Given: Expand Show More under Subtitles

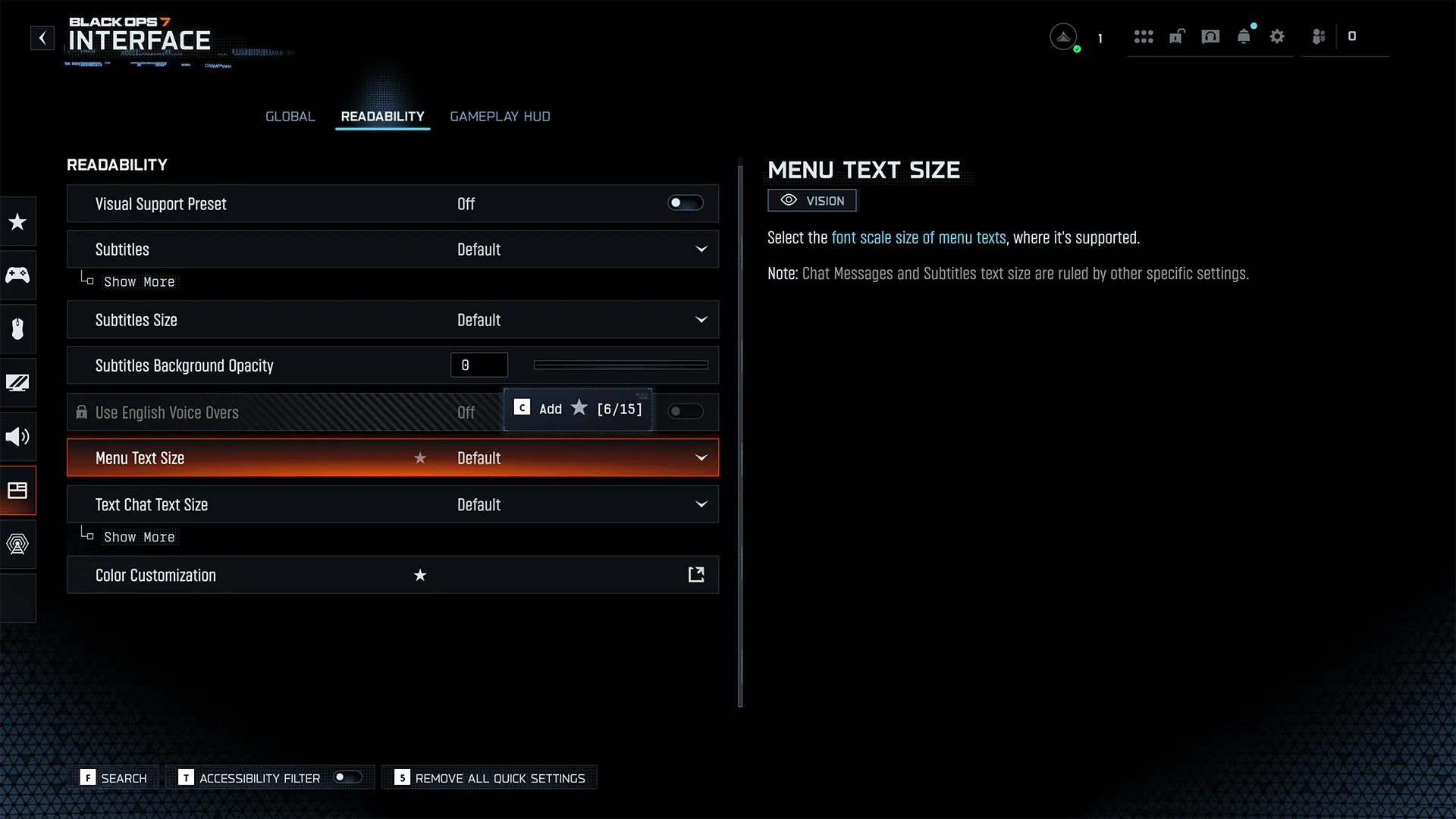Looking at the screenshot, I should [x=139, y=282].
